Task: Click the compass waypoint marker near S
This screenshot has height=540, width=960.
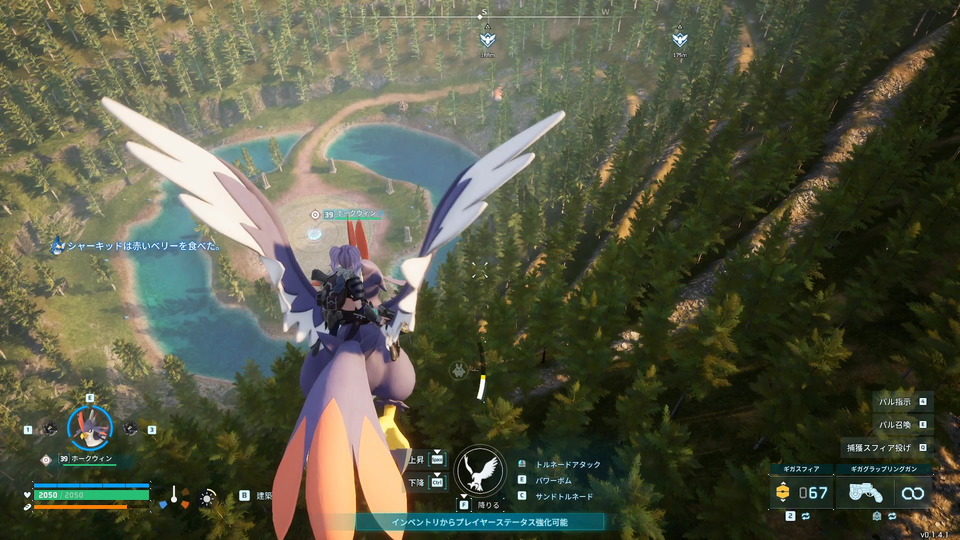Action: [487, 40]
